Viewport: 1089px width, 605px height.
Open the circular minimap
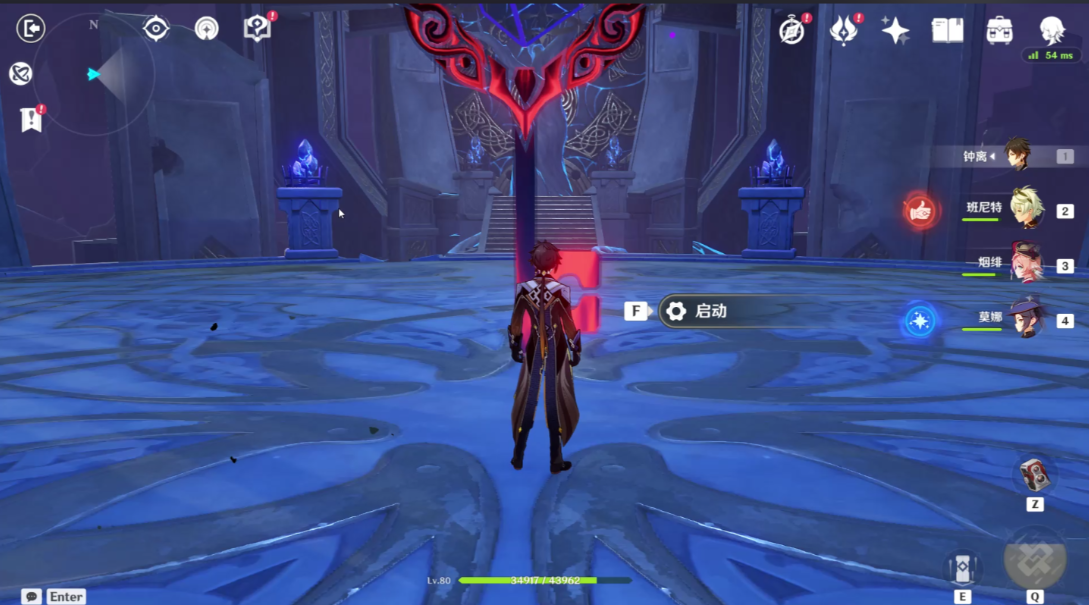pyautogui.click(x=94, y=74)
